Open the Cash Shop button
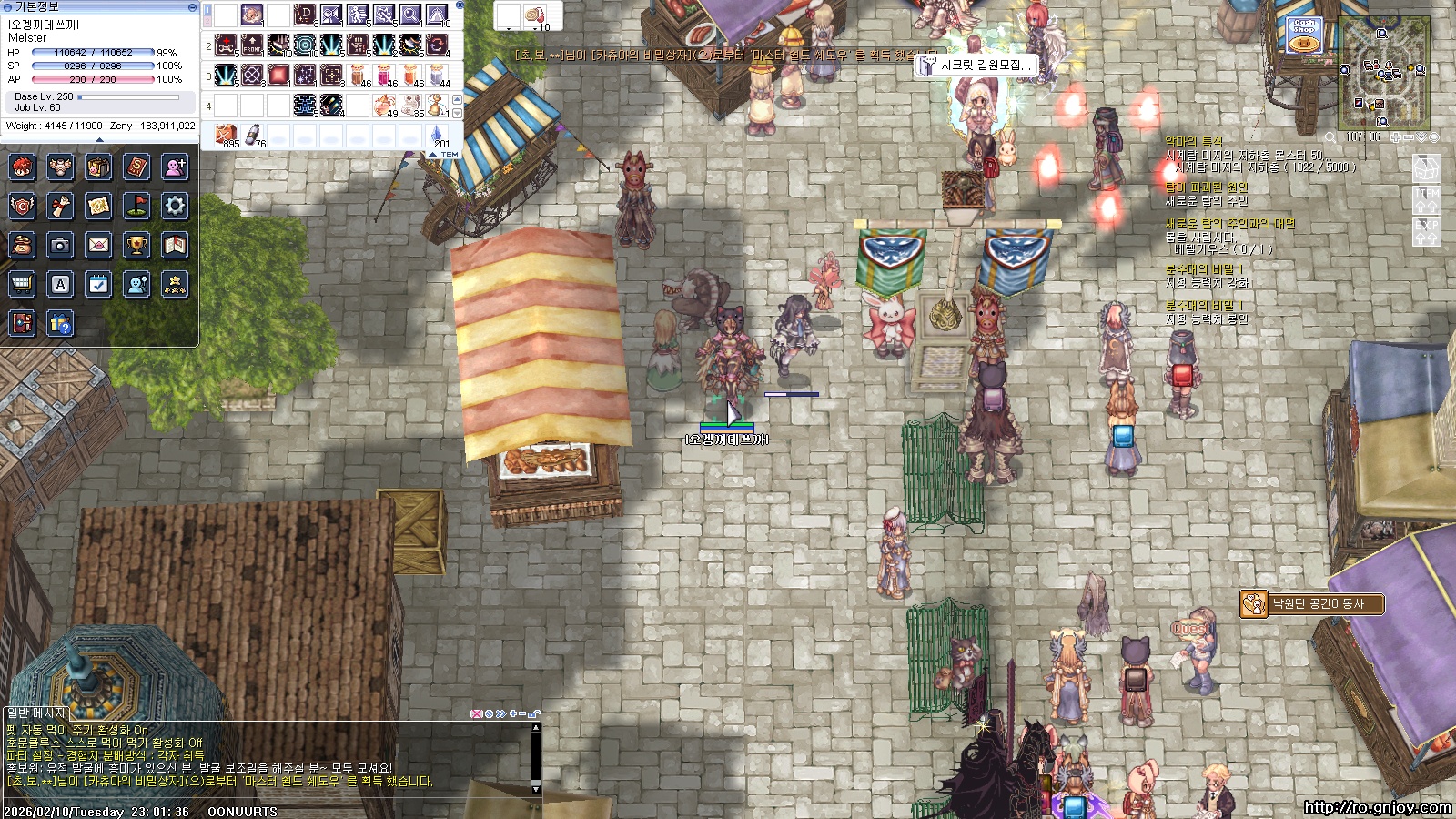The image size is (1456, 819). point(1303,35)
